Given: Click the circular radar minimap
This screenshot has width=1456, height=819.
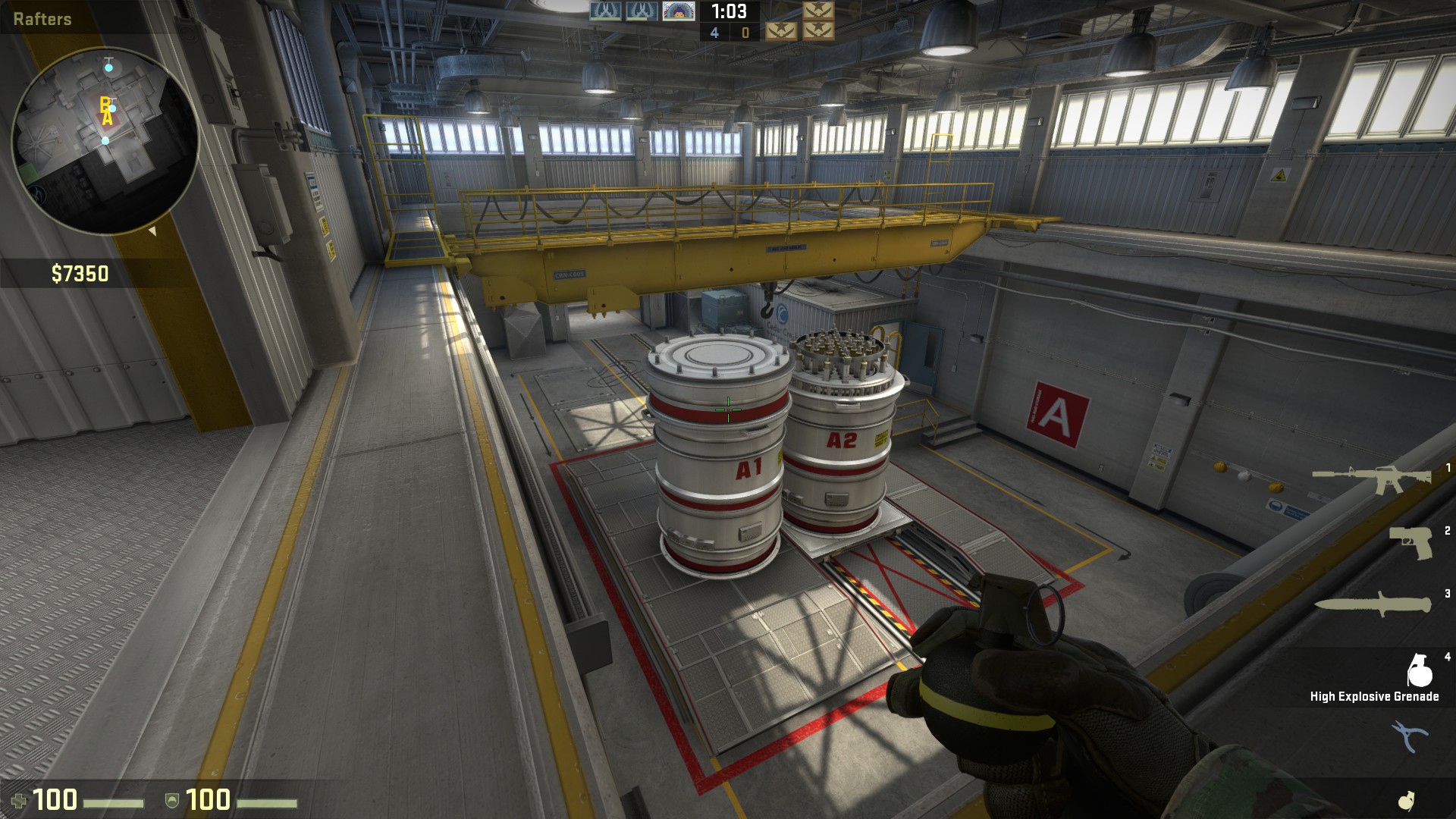Looking at the screenshot, I should (105, 140).
